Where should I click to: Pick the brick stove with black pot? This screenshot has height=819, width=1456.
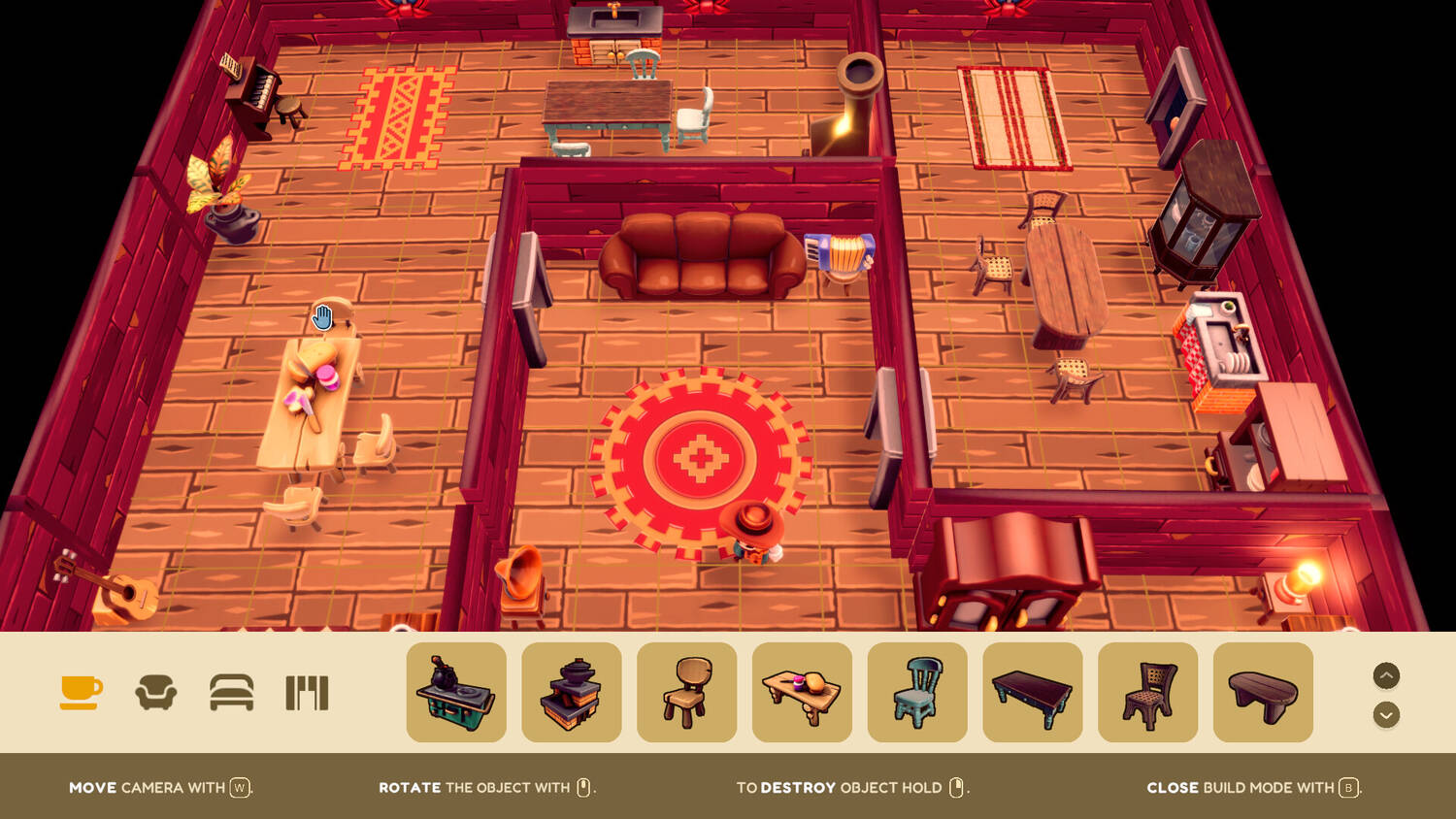point(572,693)
